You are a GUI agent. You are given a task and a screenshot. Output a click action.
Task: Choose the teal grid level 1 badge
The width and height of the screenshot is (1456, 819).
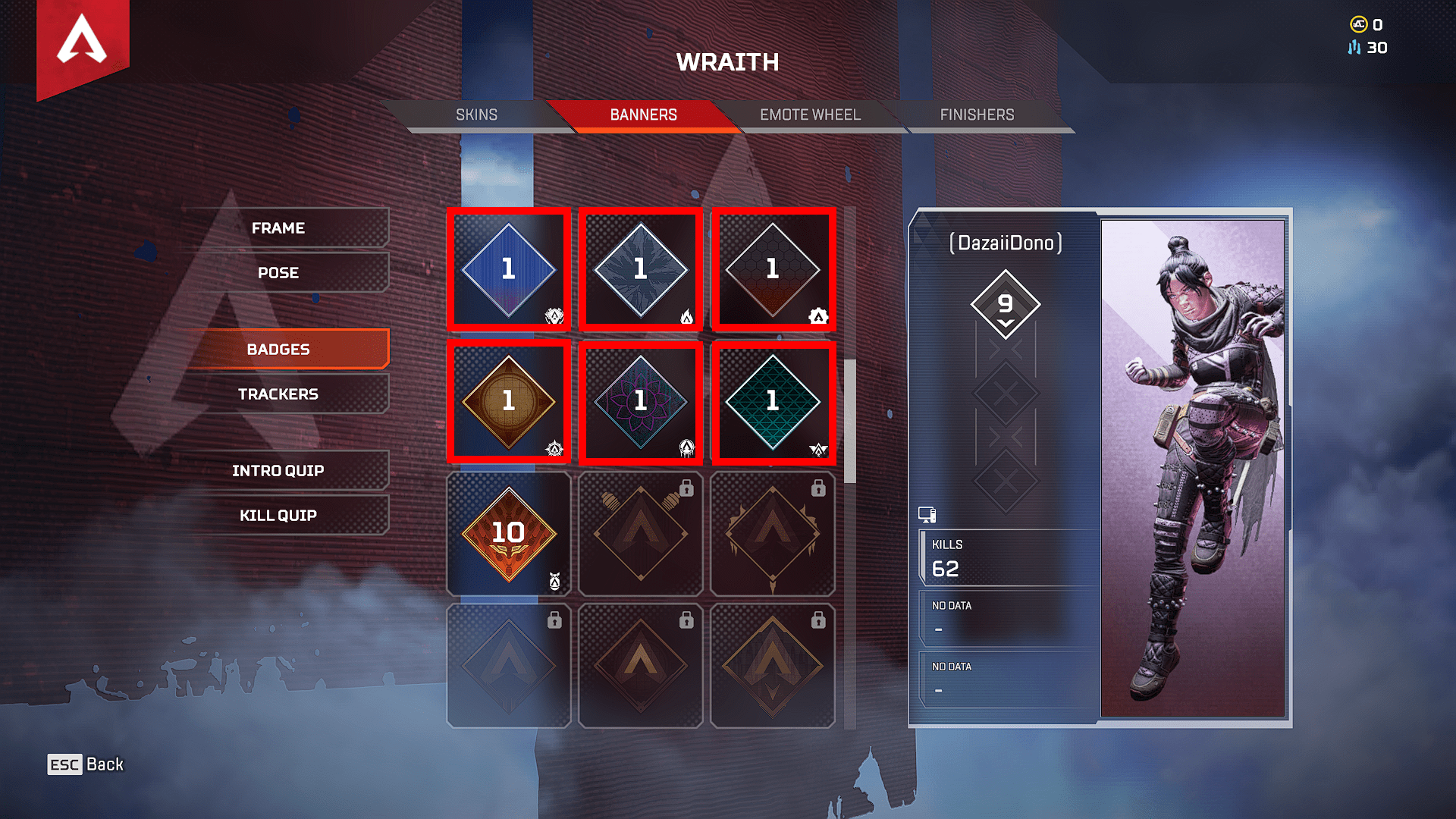pyautogui.click(x=773, y=402)
